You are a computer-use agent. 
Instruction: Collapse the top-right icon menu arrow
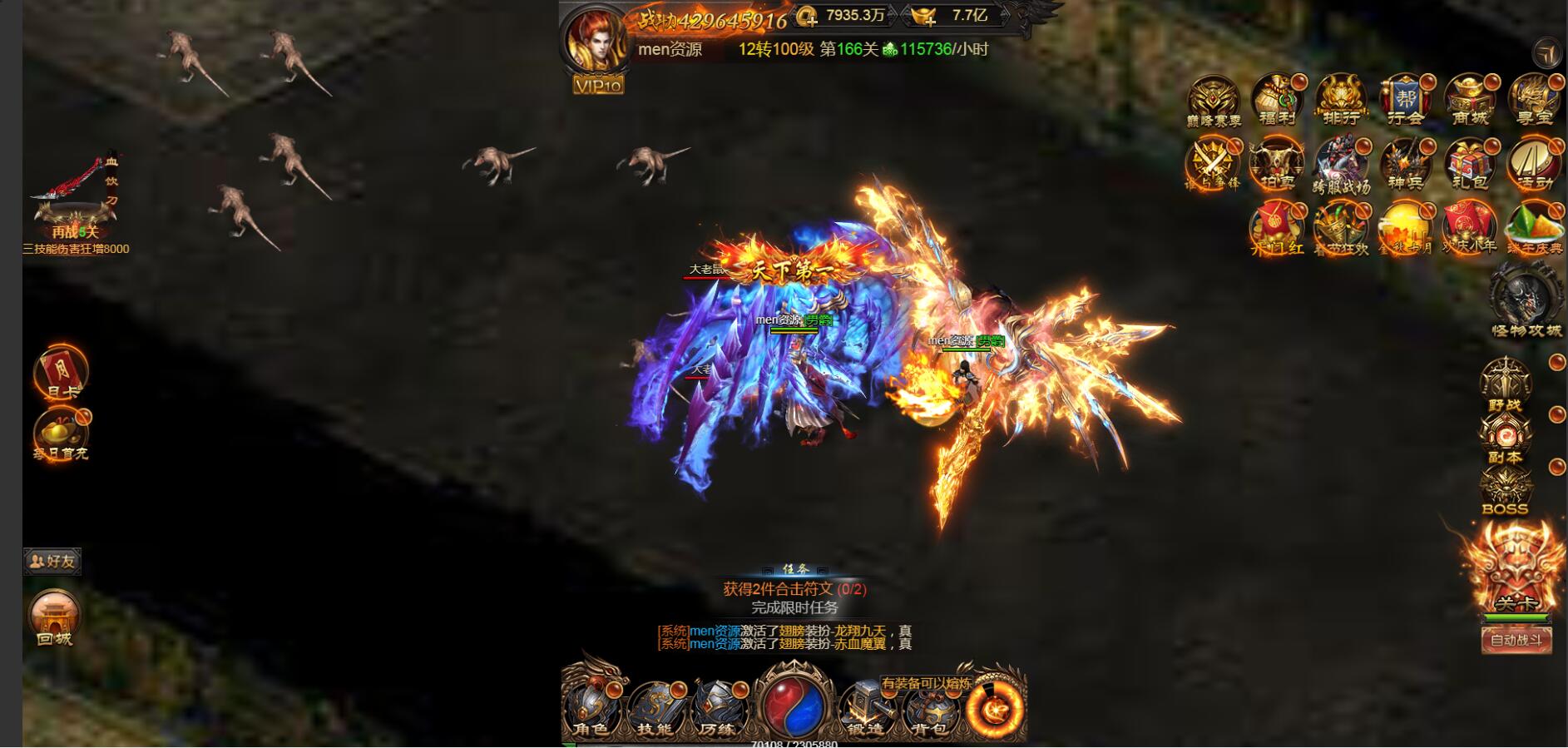pos(1547,53)
